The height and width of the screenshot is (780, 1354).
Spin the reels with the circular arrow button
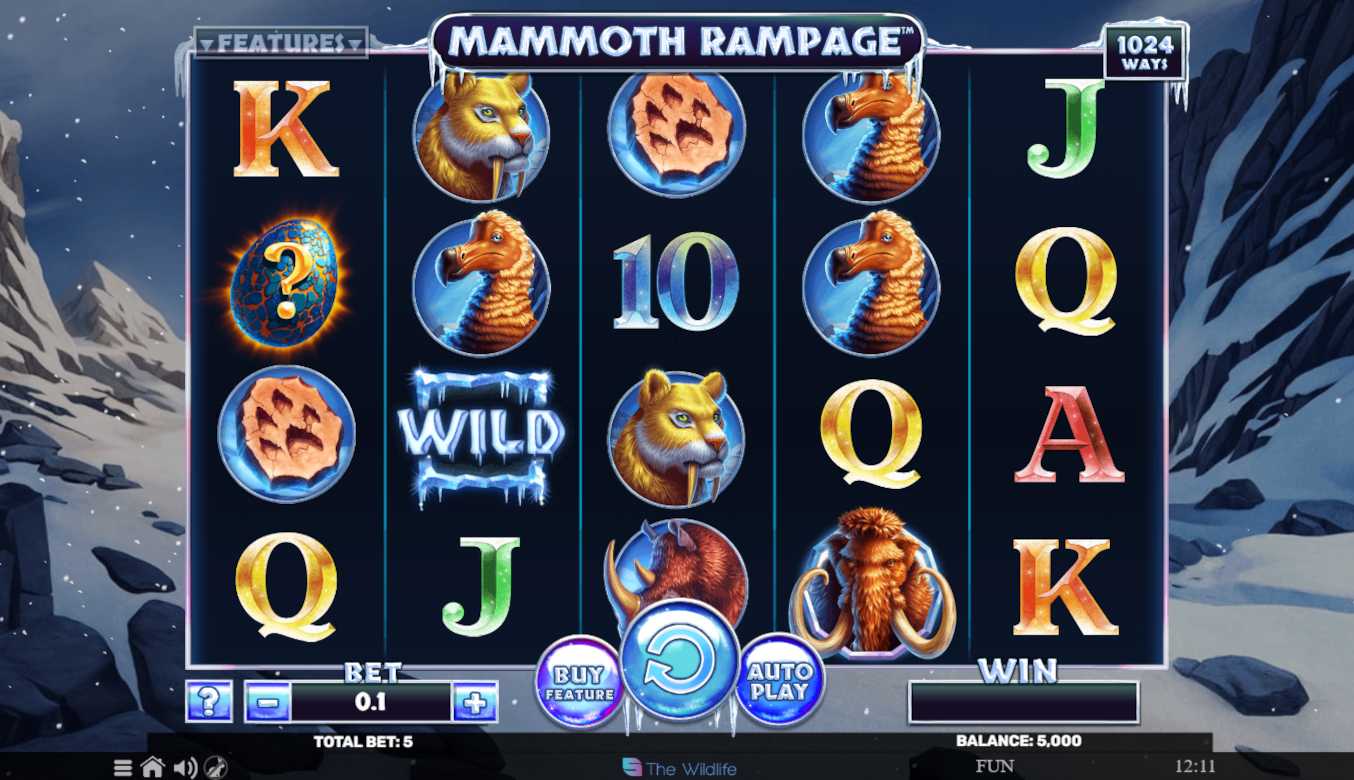(x=680, y=660)
